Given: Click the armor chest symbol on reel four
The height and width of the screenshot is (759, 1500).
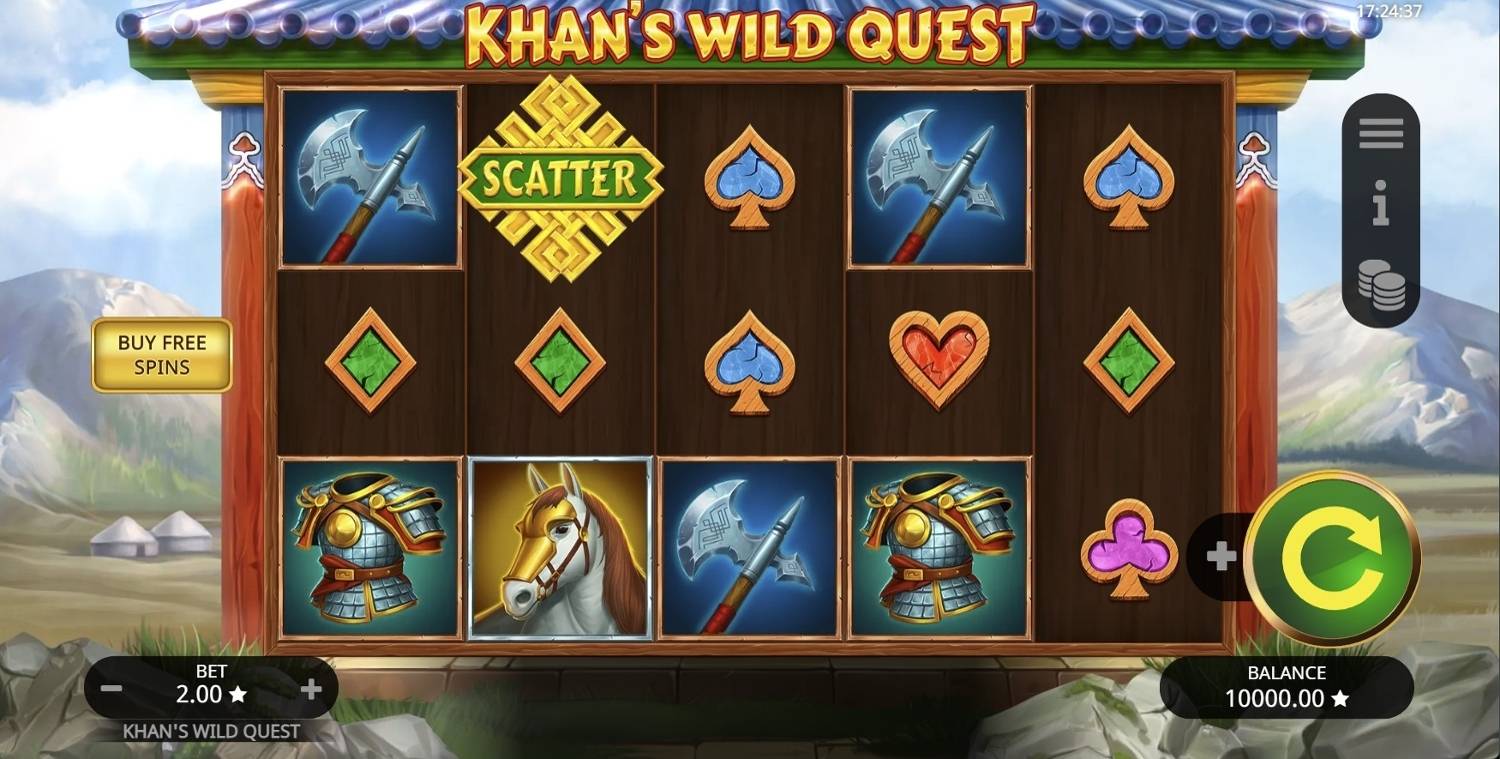Looking at the screenshot, I should (938, 548).
